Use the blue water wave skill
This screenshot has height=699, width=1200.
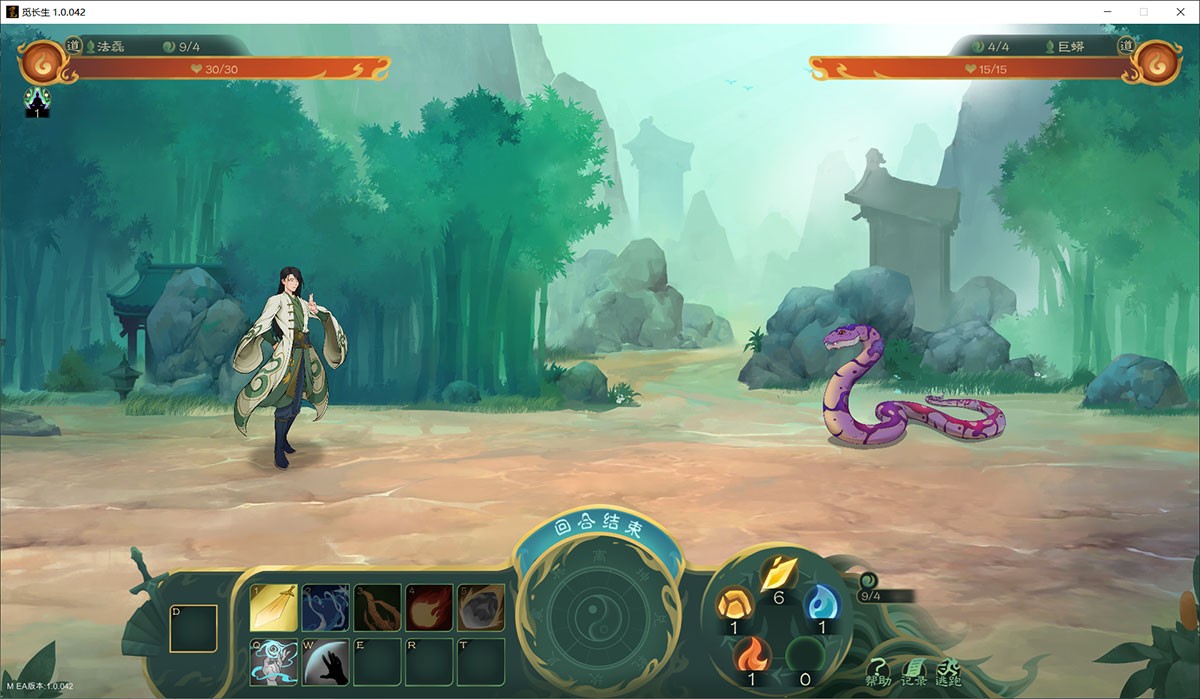[325, 608]
